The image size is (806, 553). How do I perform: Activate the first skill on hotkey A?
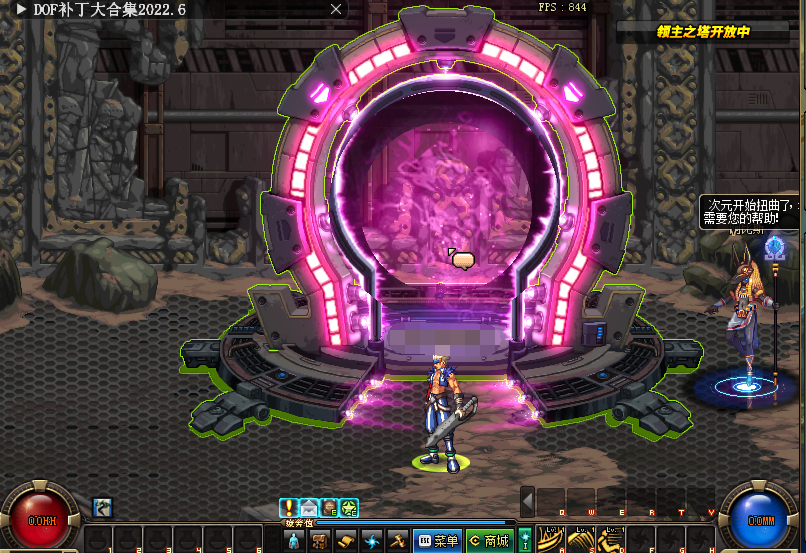pos(549,539)
